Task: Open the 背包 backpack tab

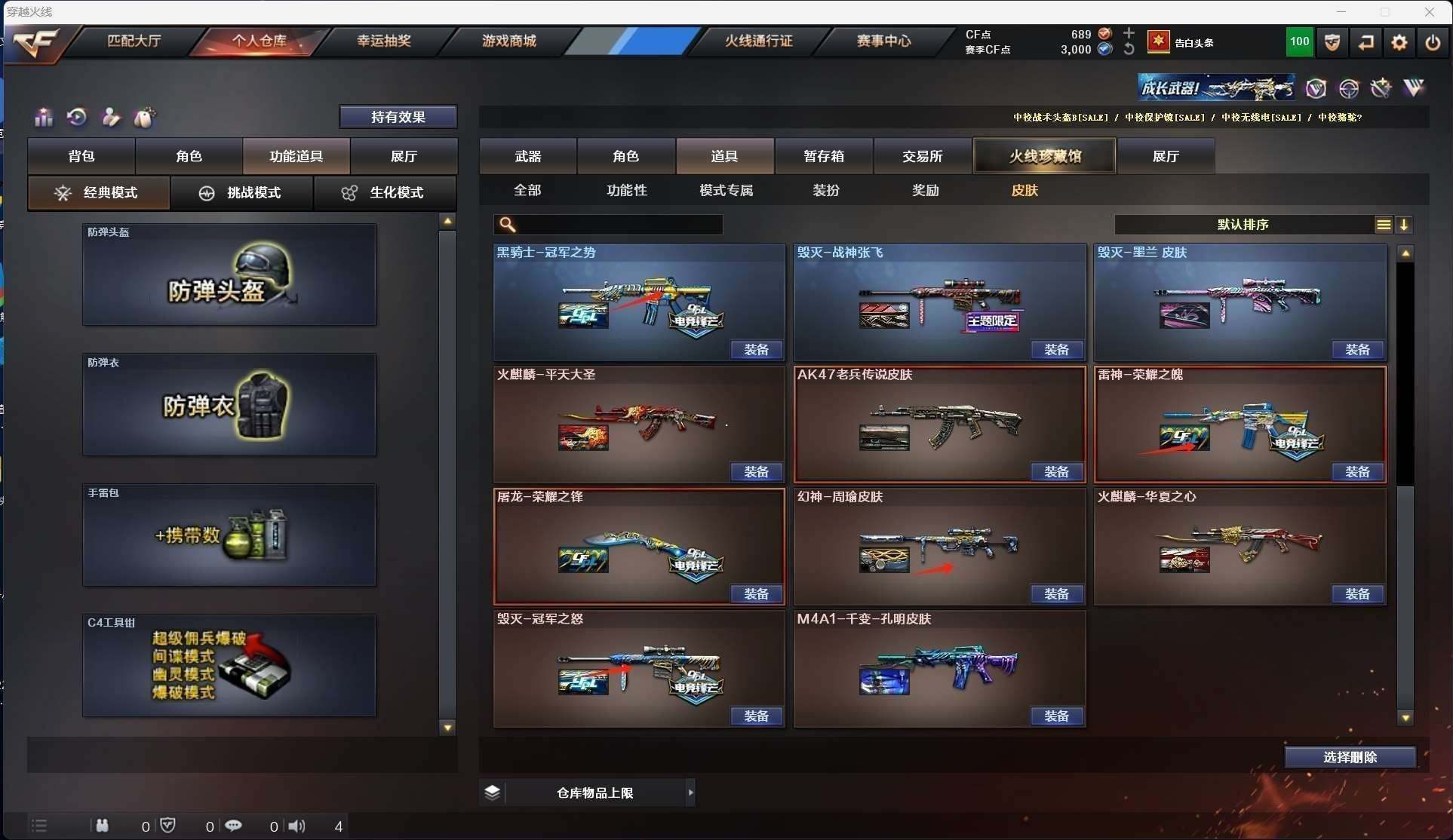Action: pos(81,156)
